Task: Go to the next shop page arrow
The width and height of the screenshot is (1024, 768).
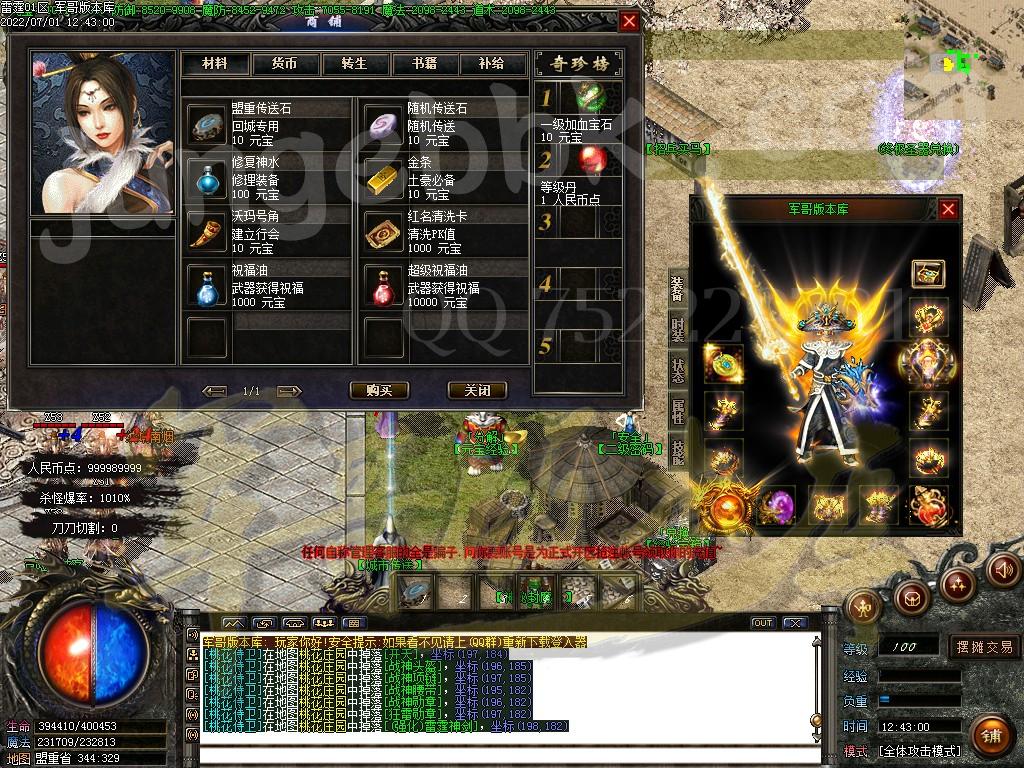Action: point(289,390)
